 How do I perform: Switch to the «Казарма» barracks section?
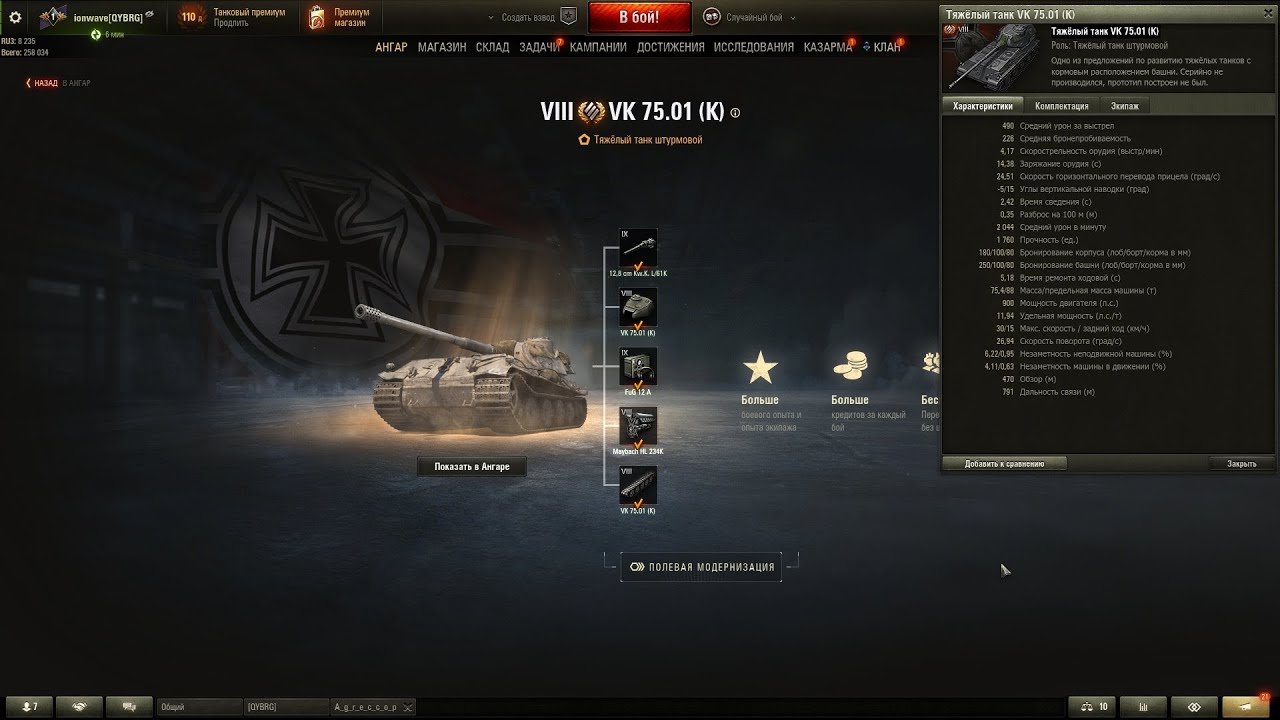(x=827, y=47)
